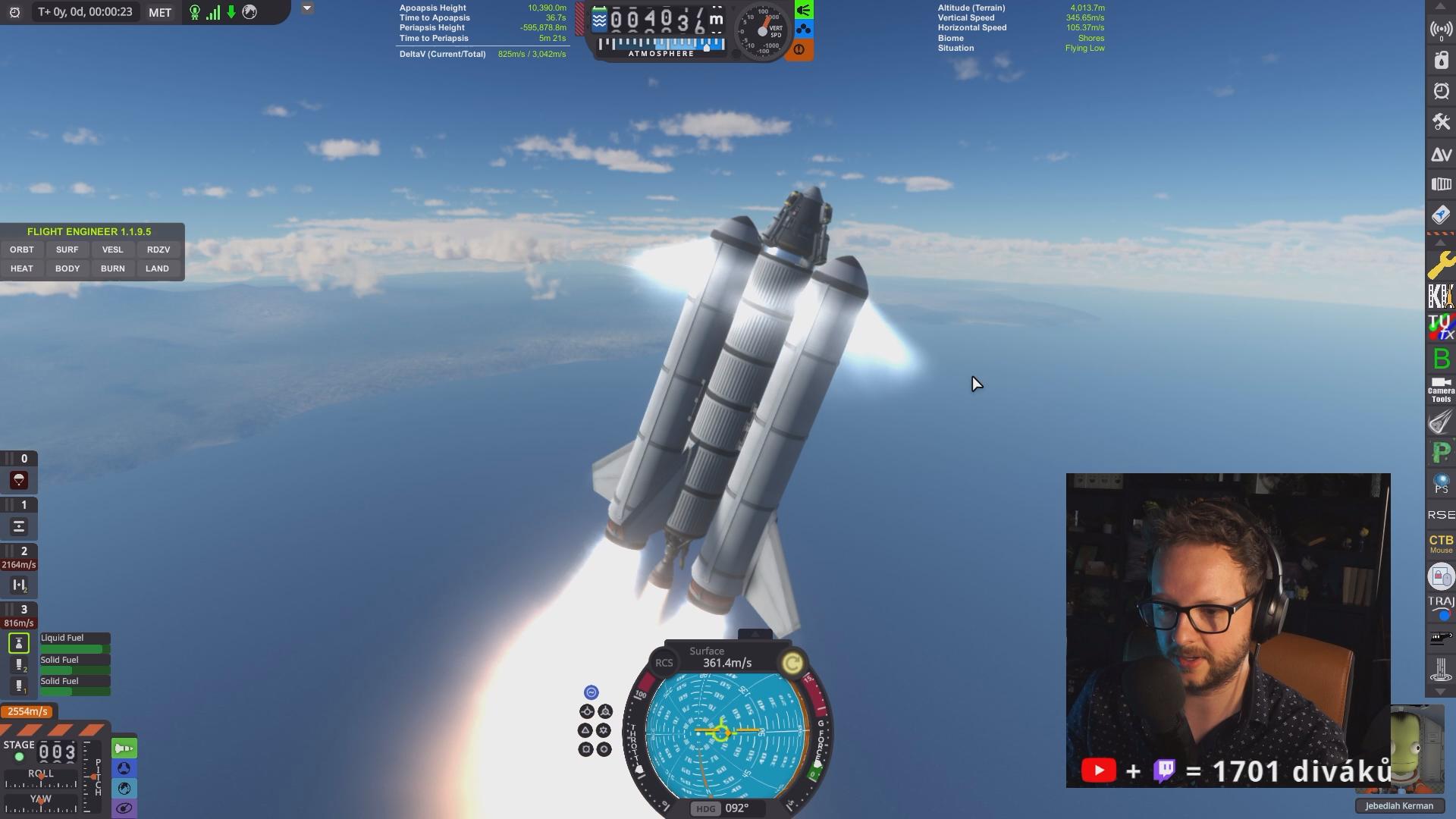1456x819 pixels.
Task: Open the yellow wrench toolbar mod
Action: 1441,265
